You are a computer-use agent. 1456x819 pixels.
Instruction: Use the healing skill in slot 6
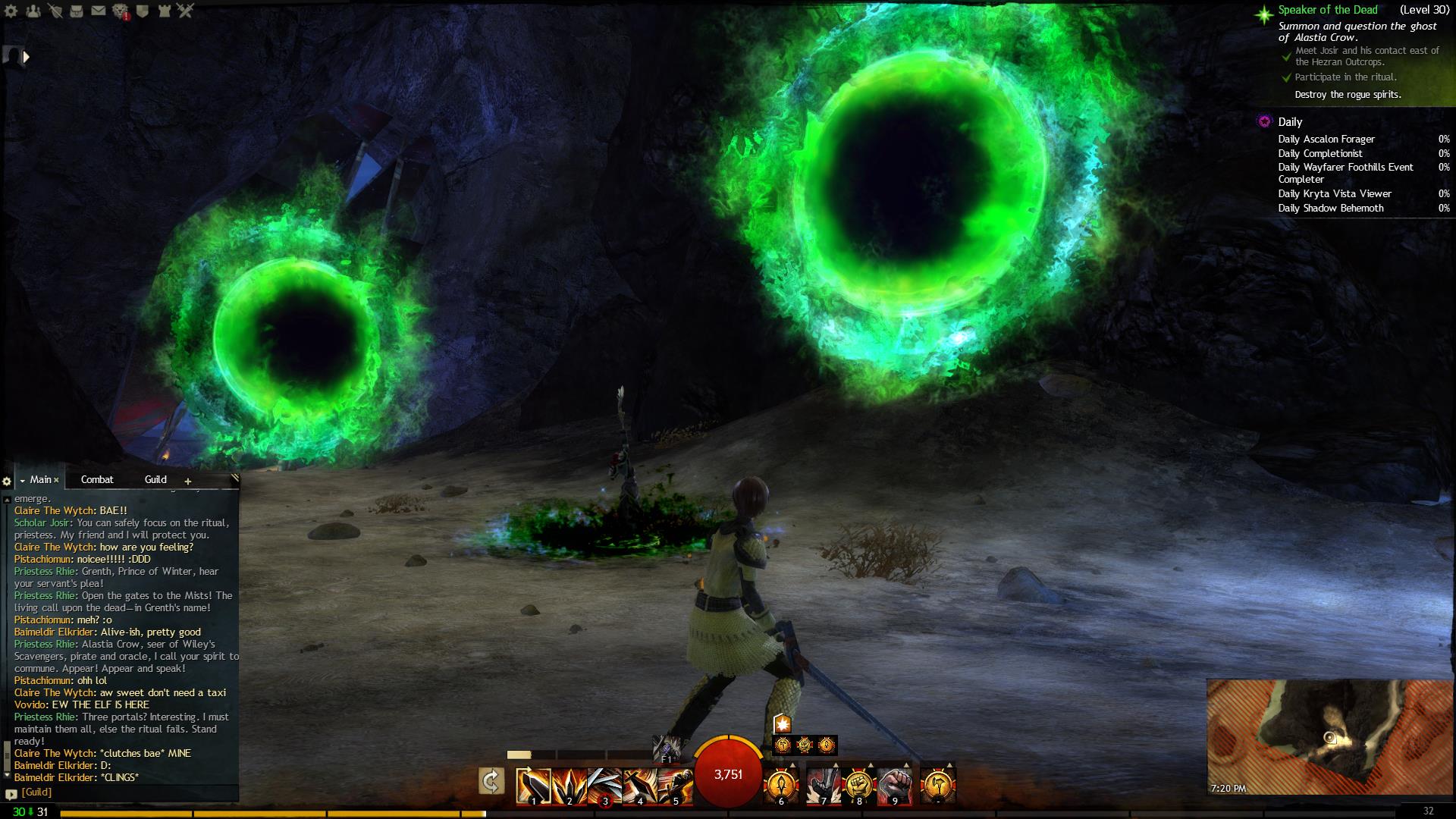pyautogui.click(x=781, y=786)
